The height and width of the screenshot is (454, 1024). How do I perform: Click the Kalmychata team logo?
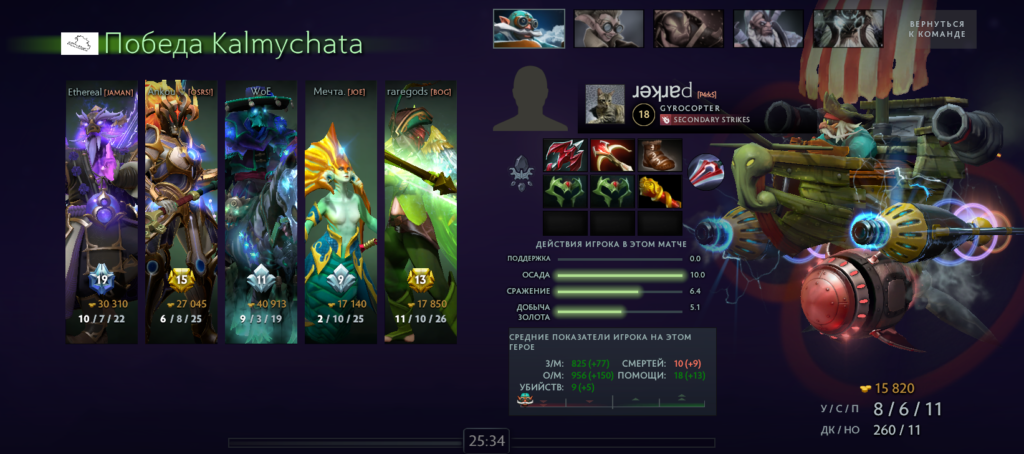coord(79,43)
